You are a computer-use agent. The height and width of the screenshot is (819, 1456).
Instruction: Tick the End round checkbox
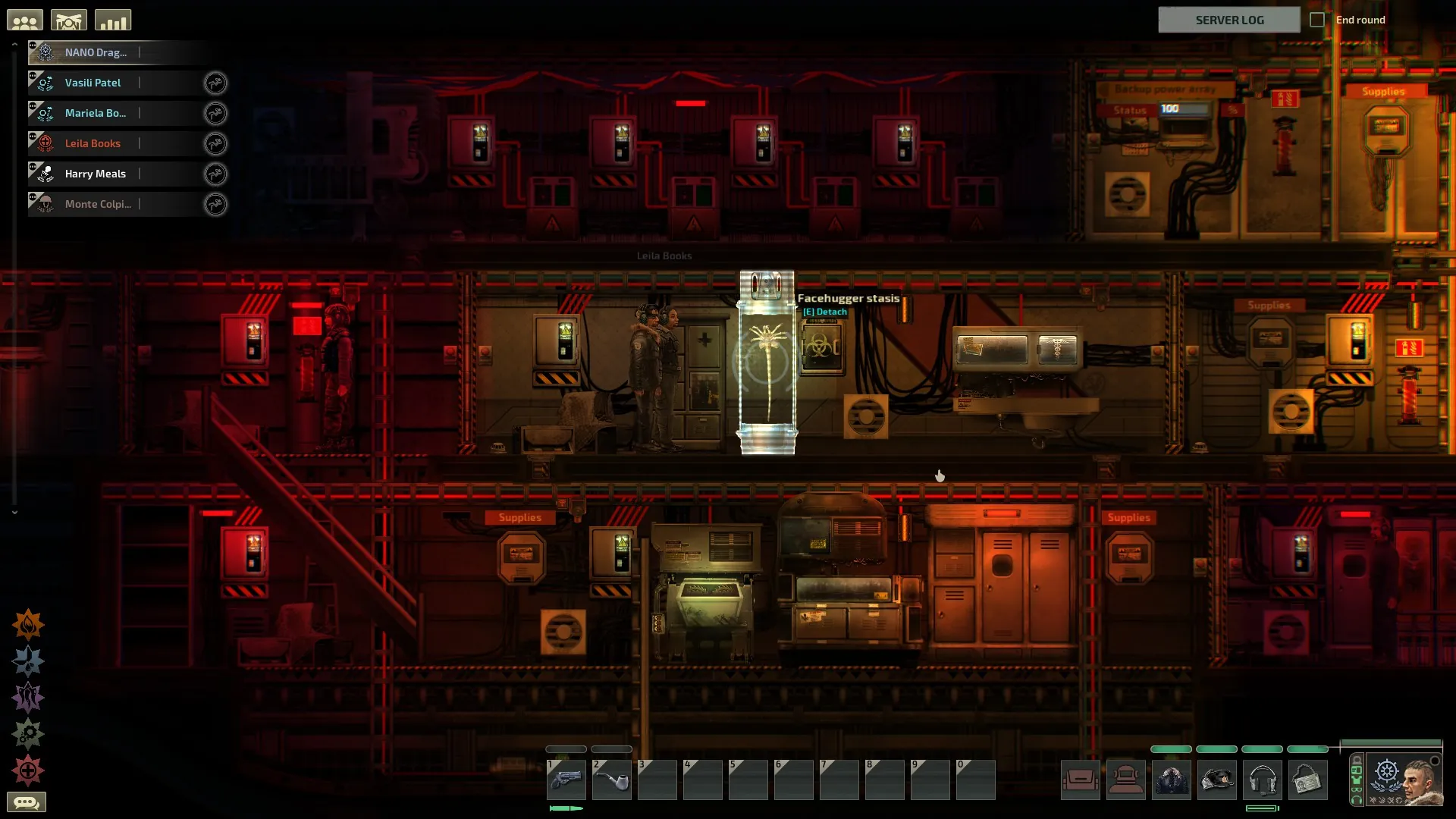click(x=1317, y=20)
